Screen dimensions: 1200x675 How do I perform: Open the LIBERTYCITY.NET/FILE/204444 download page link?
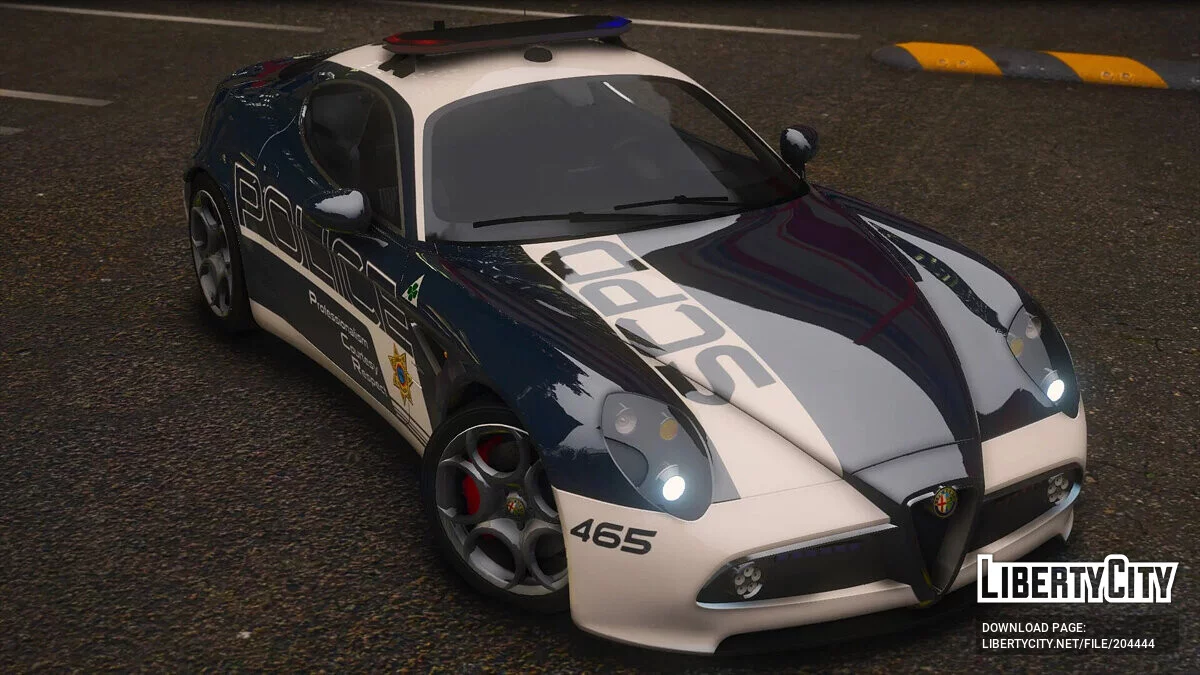tap(1067, 644)
